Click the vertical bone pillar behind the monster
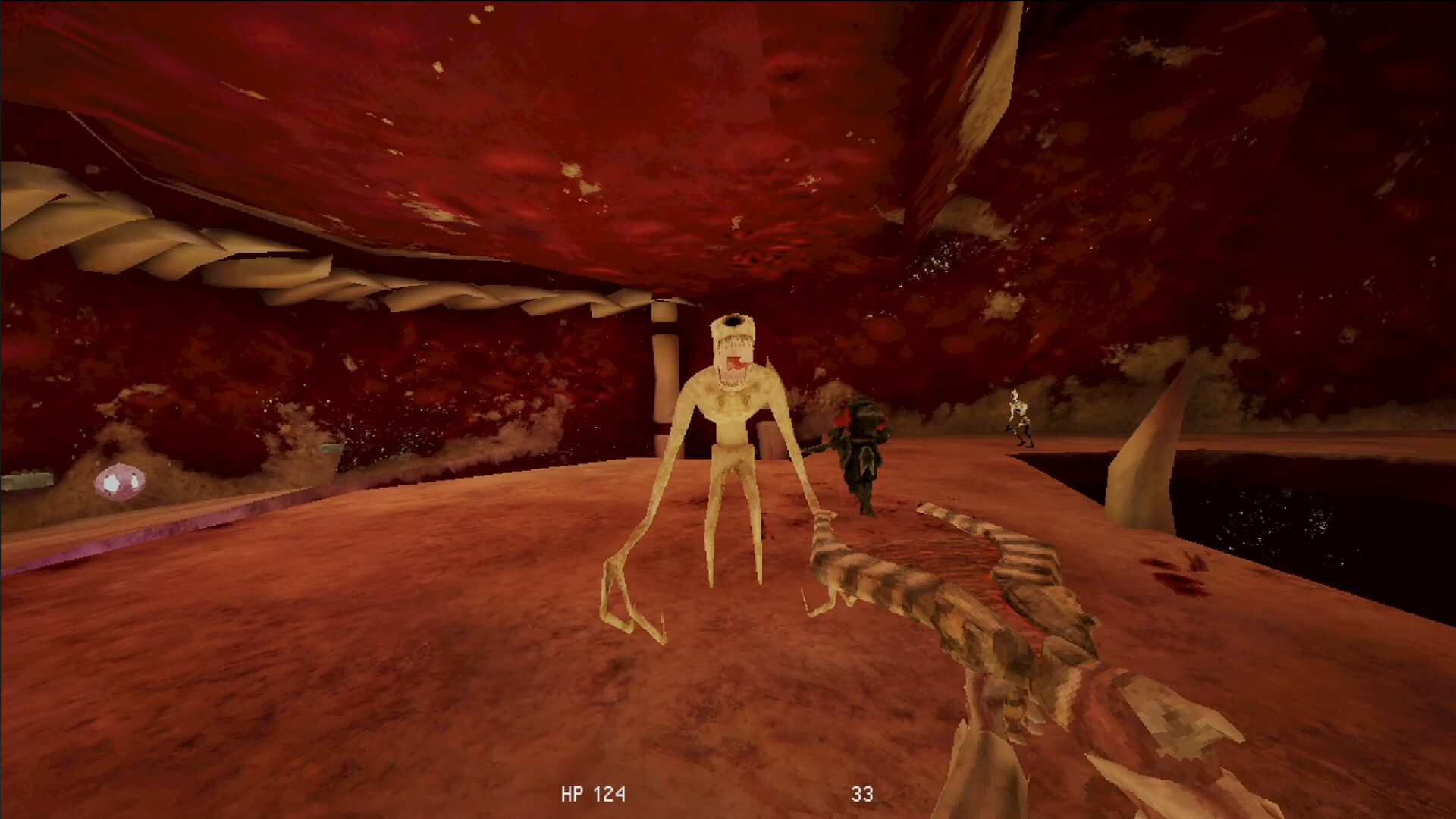This screenshot has width=1456, height=819. (664, 372)
